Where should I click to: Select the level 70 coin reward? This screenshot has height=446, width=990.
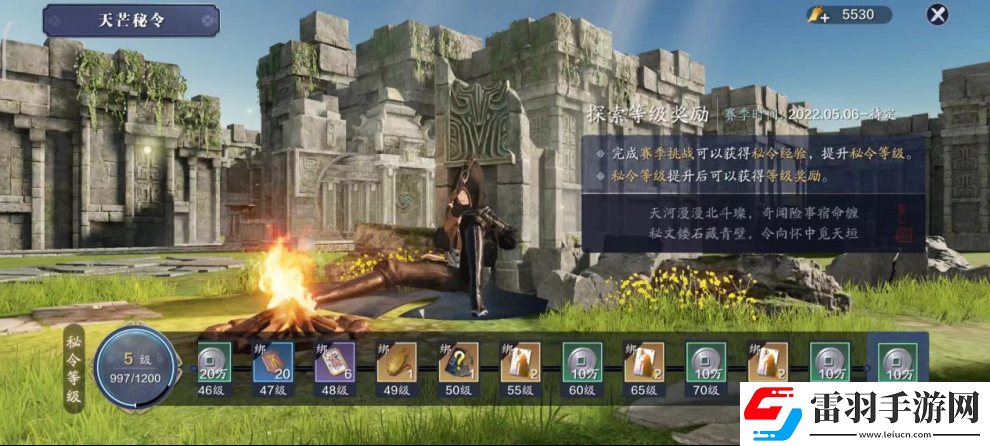pos(705,362)
